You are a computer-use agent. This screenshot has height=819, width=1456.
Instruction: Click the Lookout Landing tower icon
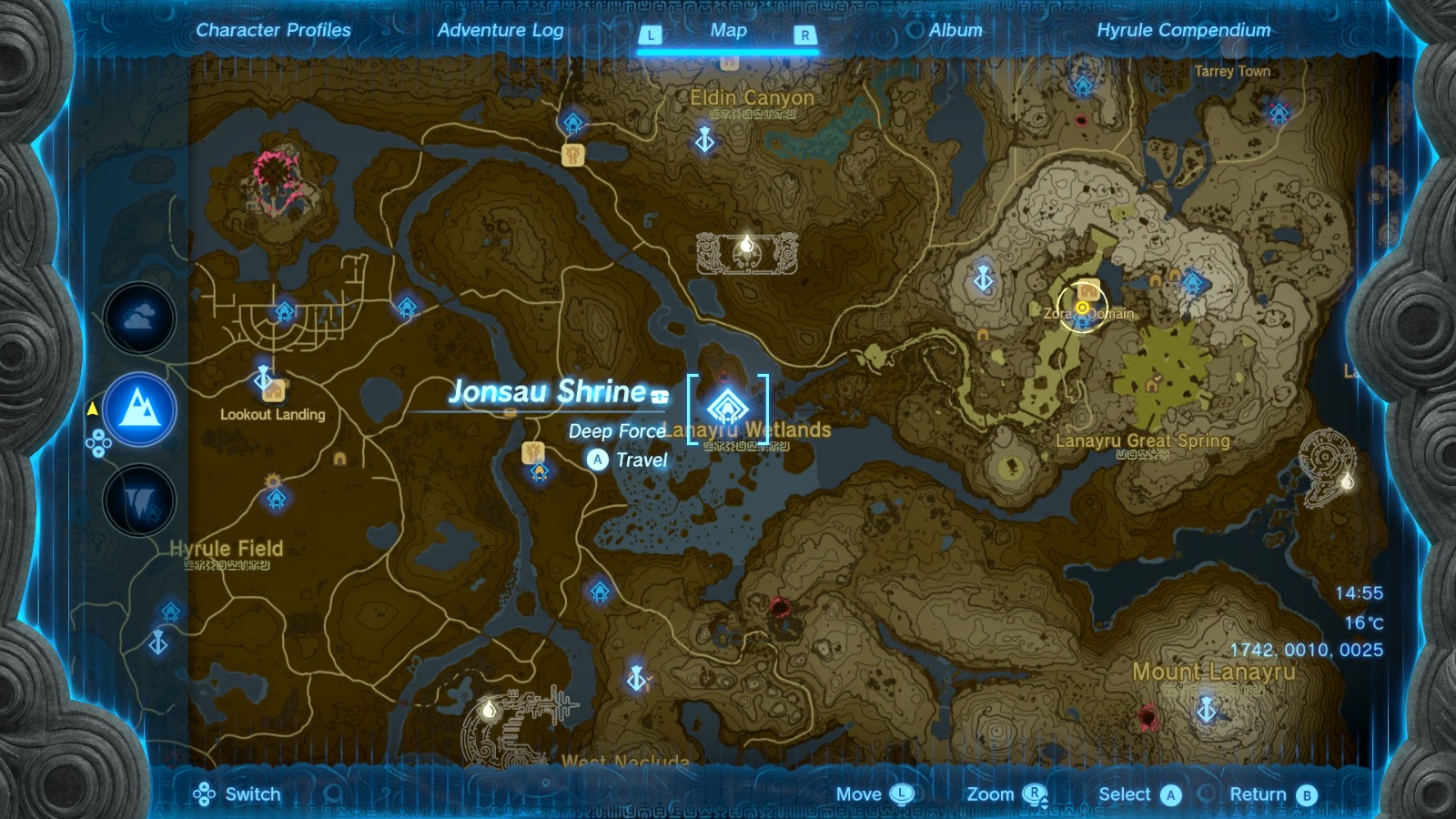(x=261, y=377)
